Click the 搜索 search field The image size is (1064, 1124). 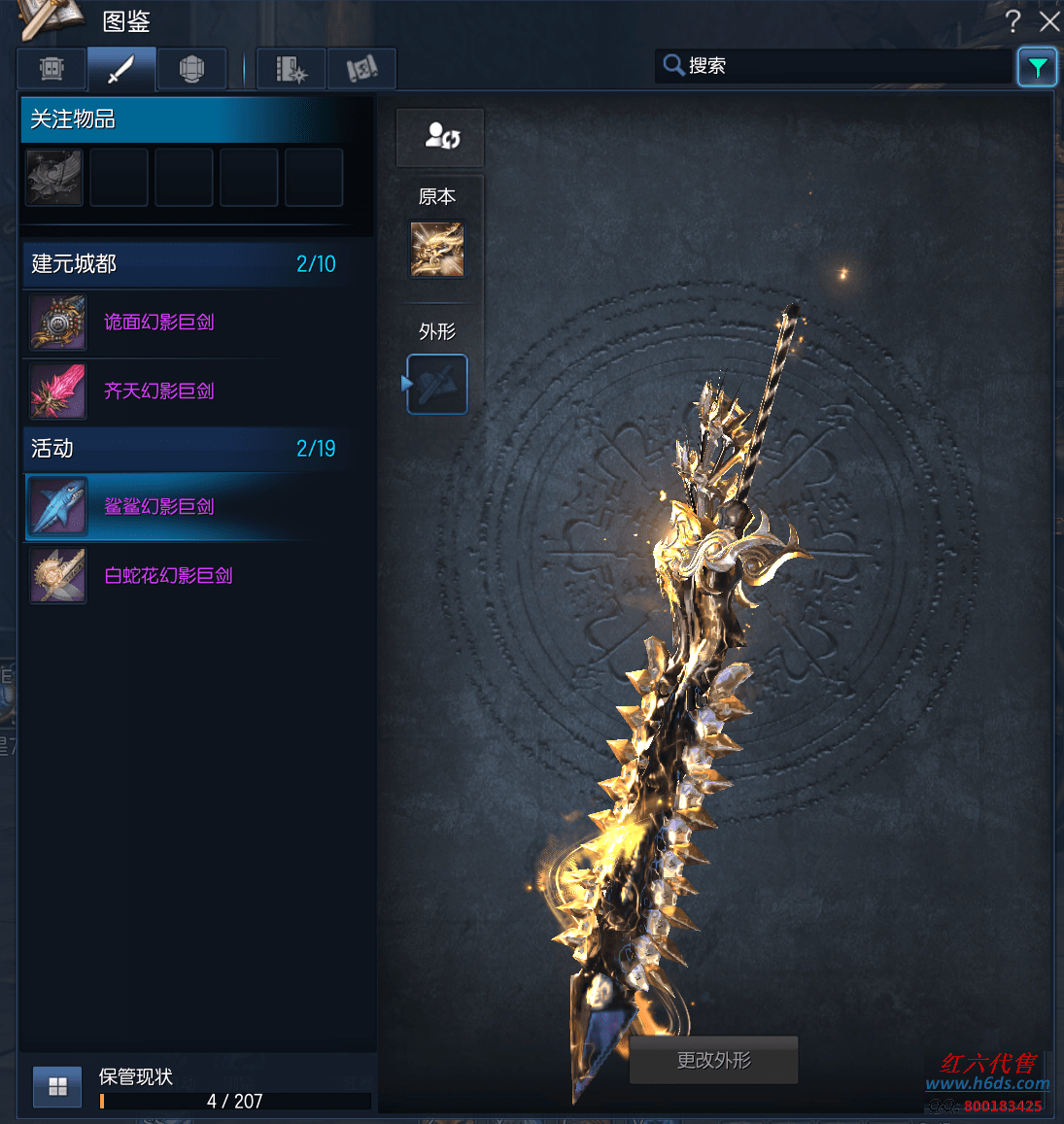point(836,66)
